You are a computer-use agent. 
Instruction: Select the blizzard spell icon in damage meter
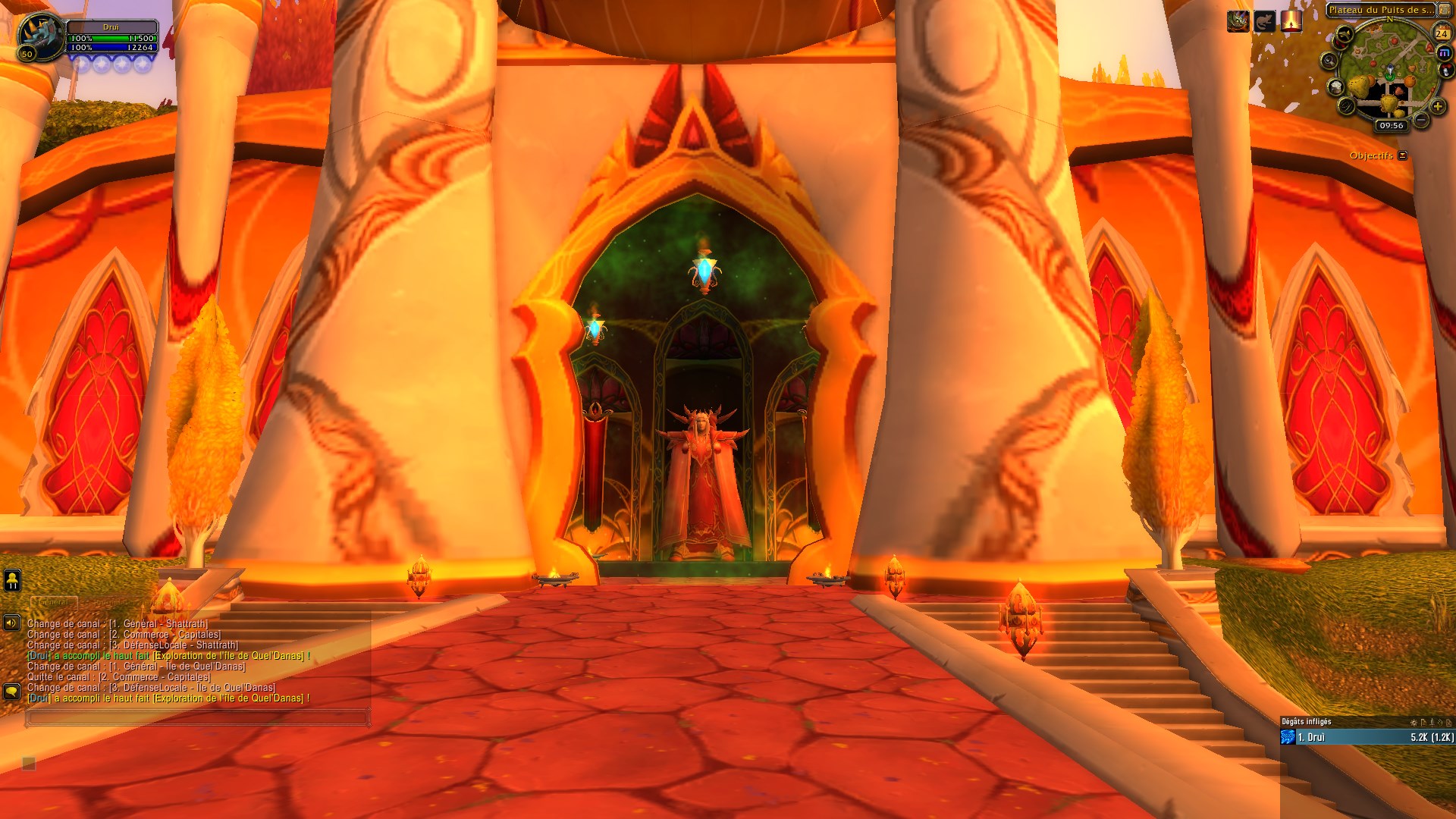tap(1288, 736)
